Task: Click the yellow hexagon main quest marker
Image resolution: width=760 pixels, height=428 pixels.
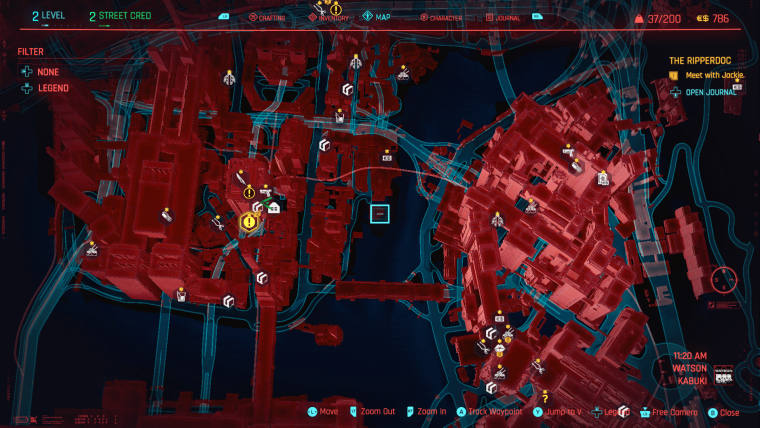Action: pos(248,221)
